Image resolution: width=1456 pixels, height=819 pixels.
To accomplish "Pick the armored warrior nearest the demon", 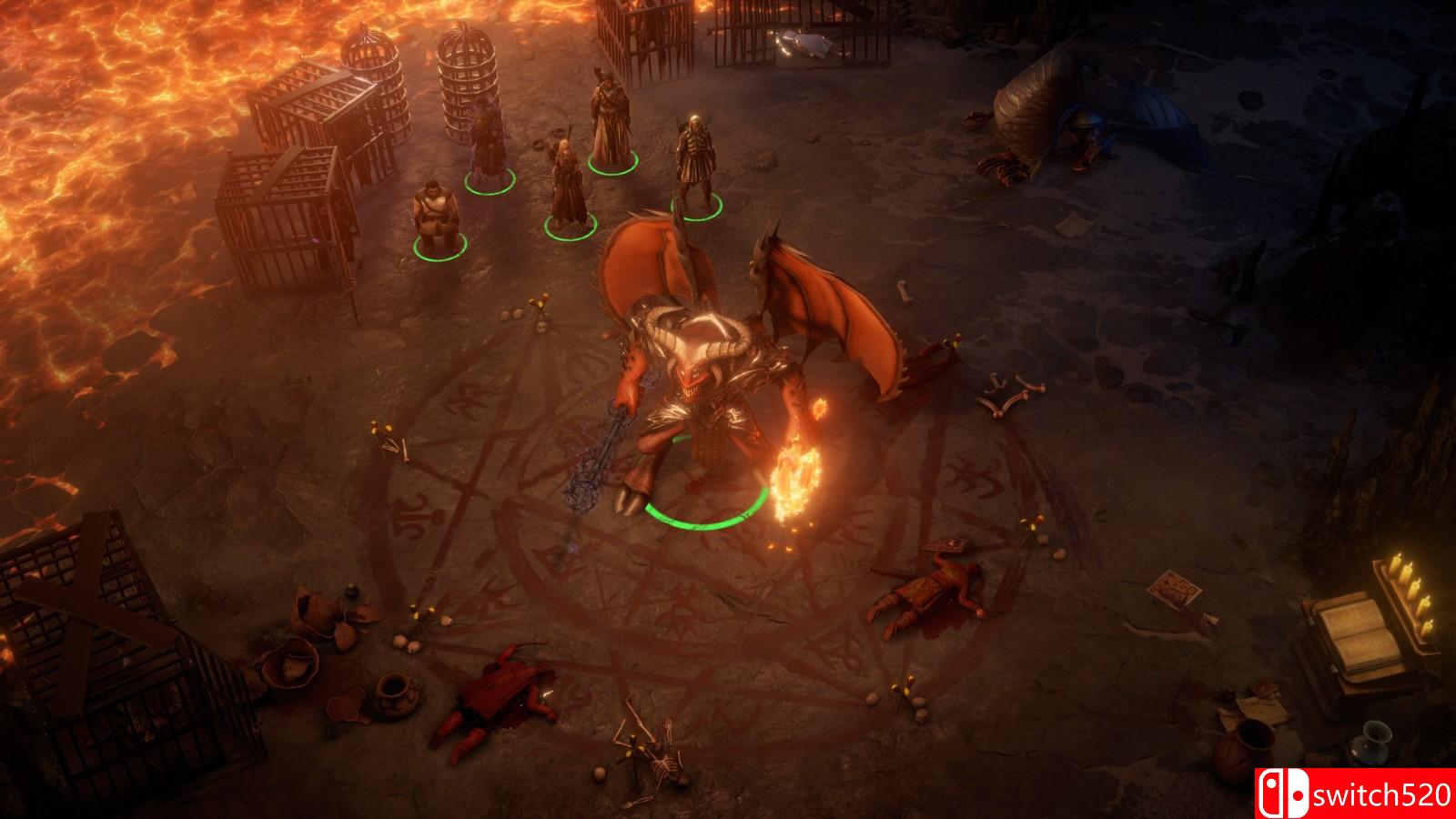I will 695,164.
